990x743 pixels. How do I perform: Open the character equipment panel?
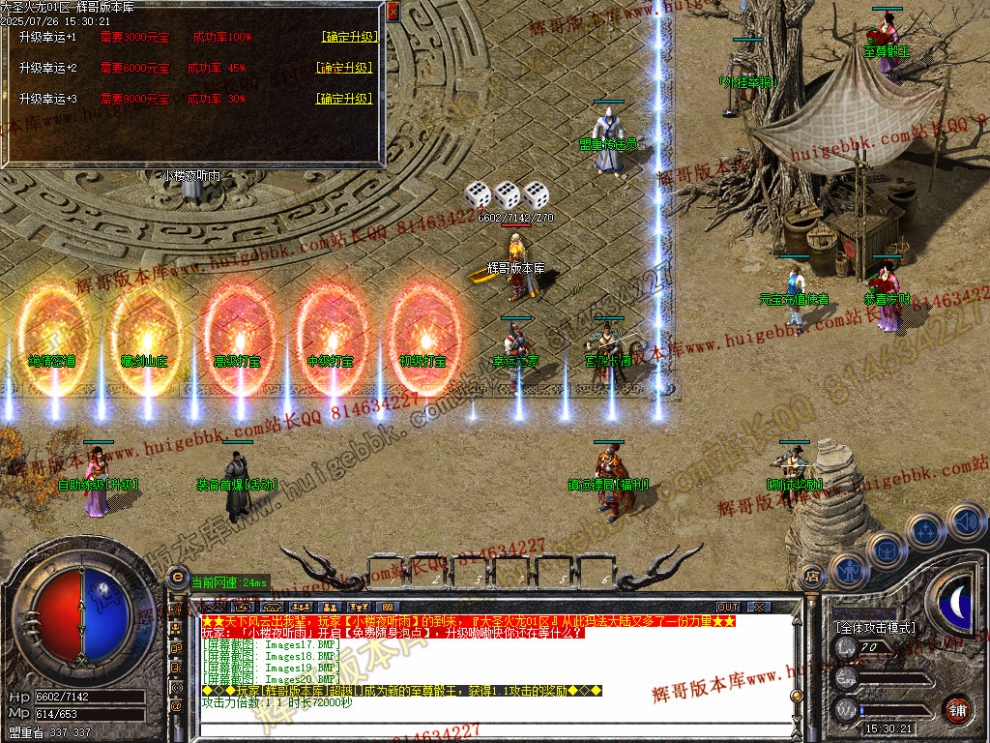[x=848, y=569]
